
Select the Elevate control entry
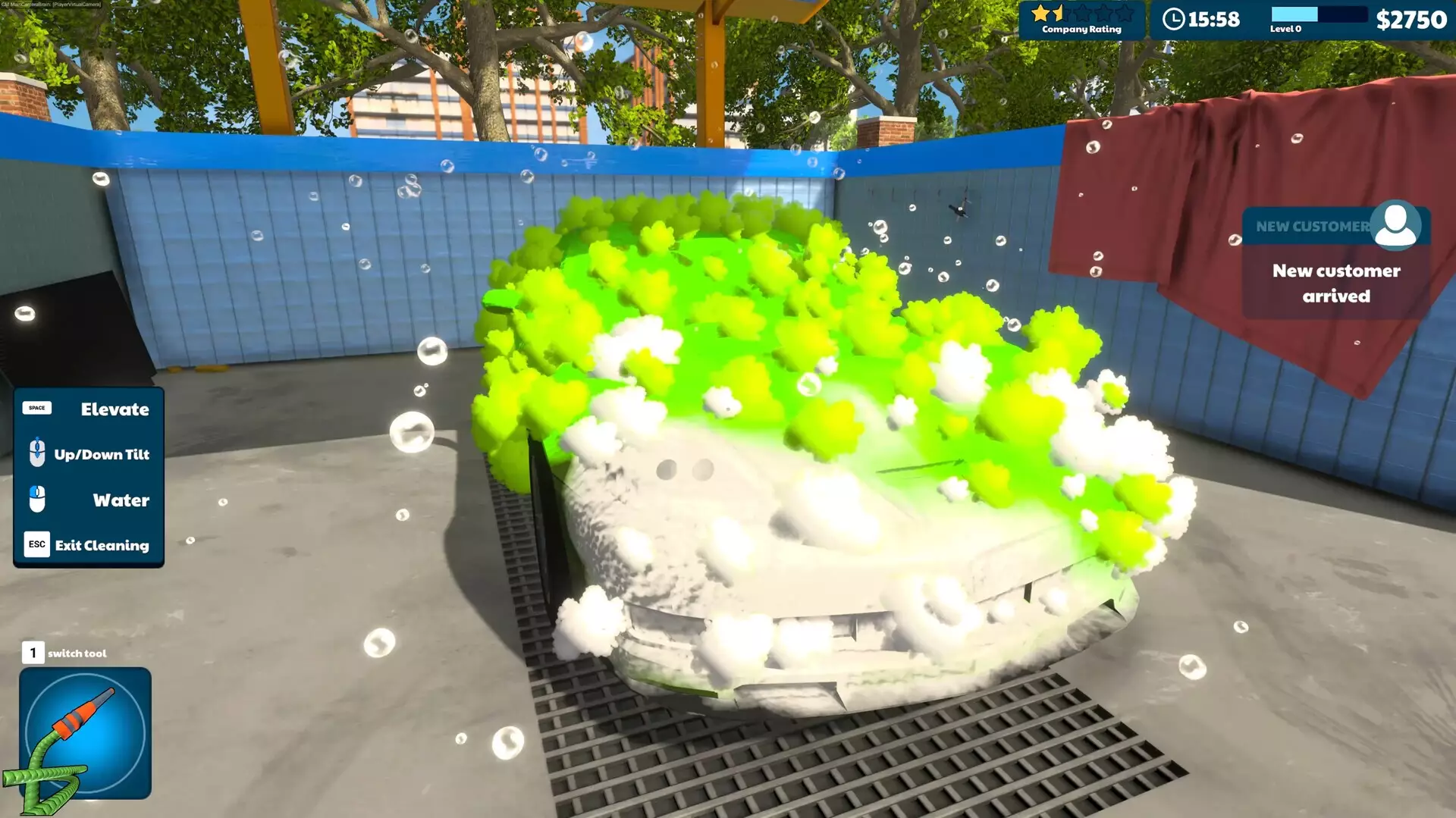click(x=115, y=409)
